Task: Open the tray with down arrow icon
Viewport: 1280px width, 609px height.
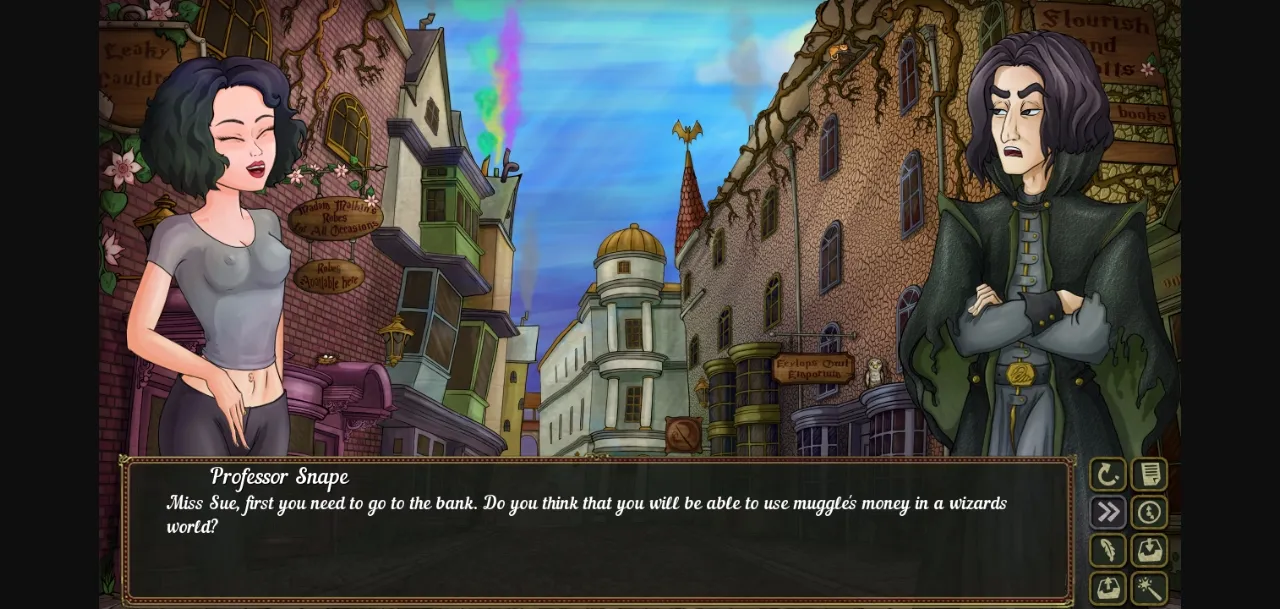Action: point(1149,550)
